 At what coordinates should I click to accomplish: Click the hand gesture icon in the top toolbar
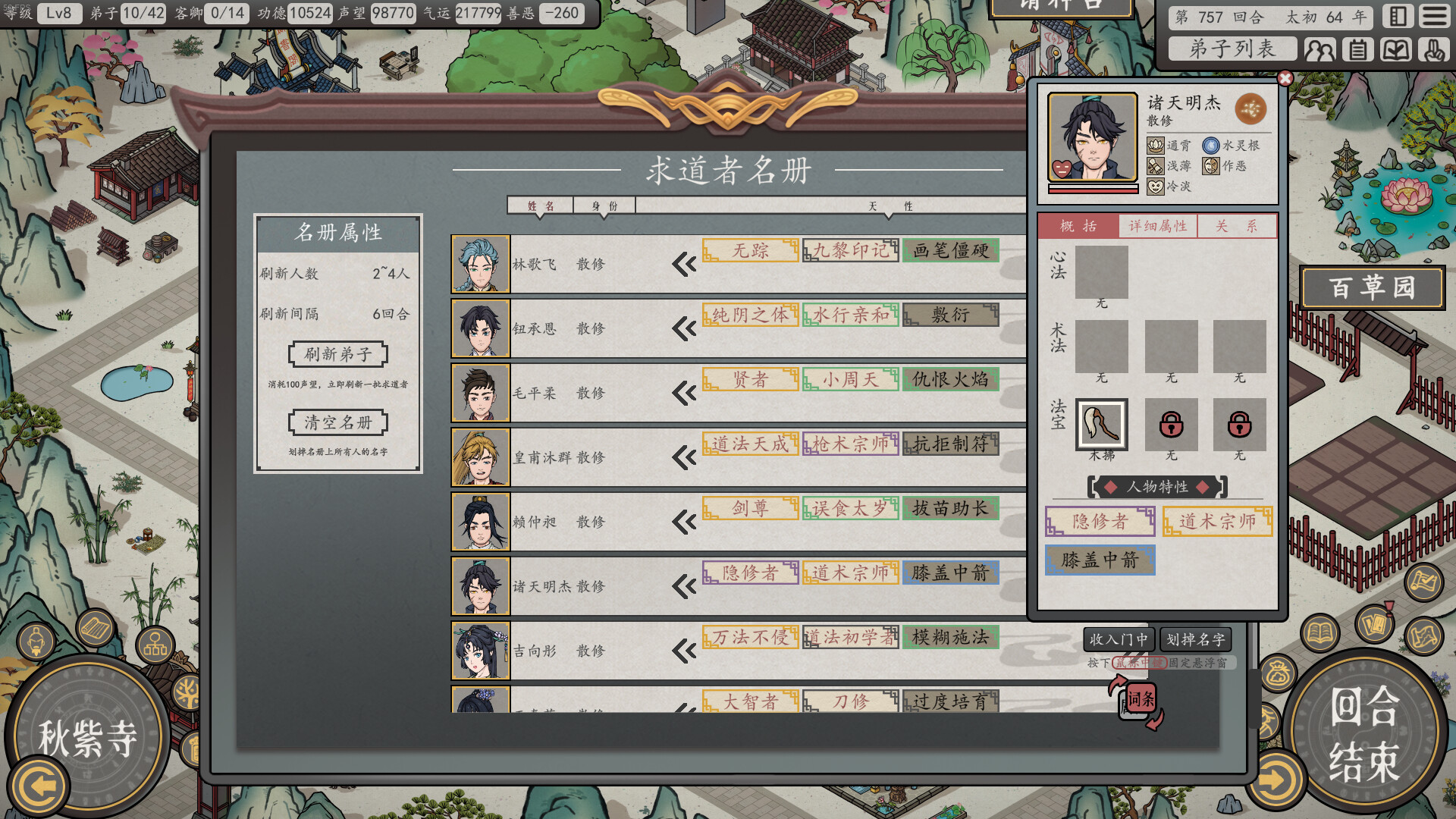click(x=1433, y=50)
